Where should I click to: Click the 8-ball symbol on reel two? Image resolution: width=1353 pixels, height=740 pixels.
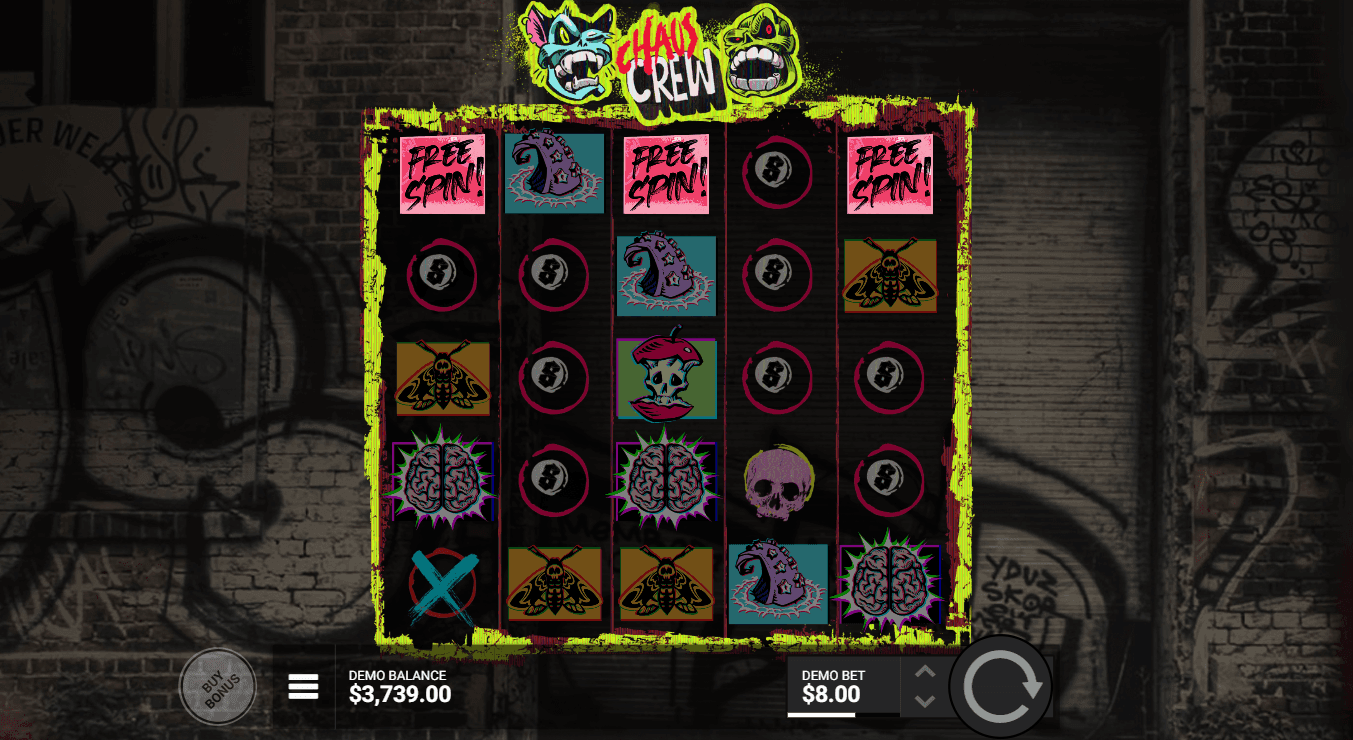pos(553,276)
